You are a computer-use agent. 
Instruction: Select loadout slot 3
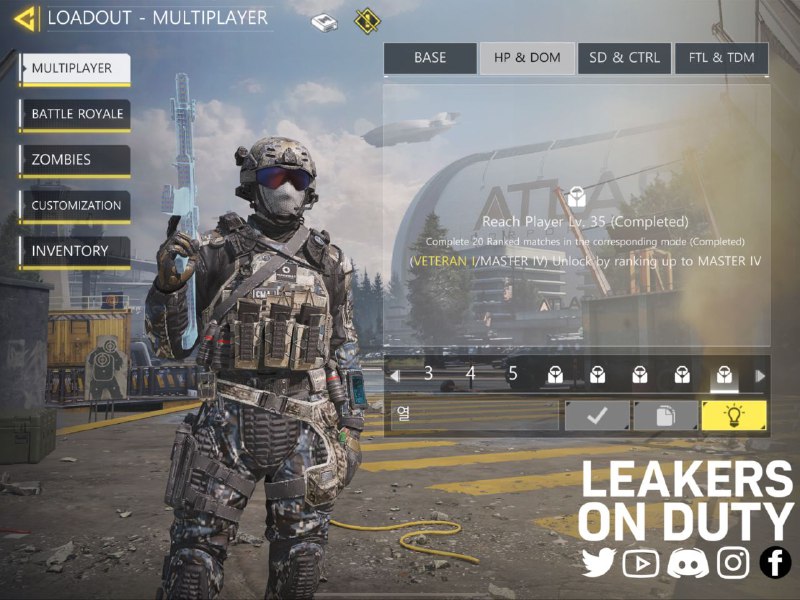click(x=428, y=375)
